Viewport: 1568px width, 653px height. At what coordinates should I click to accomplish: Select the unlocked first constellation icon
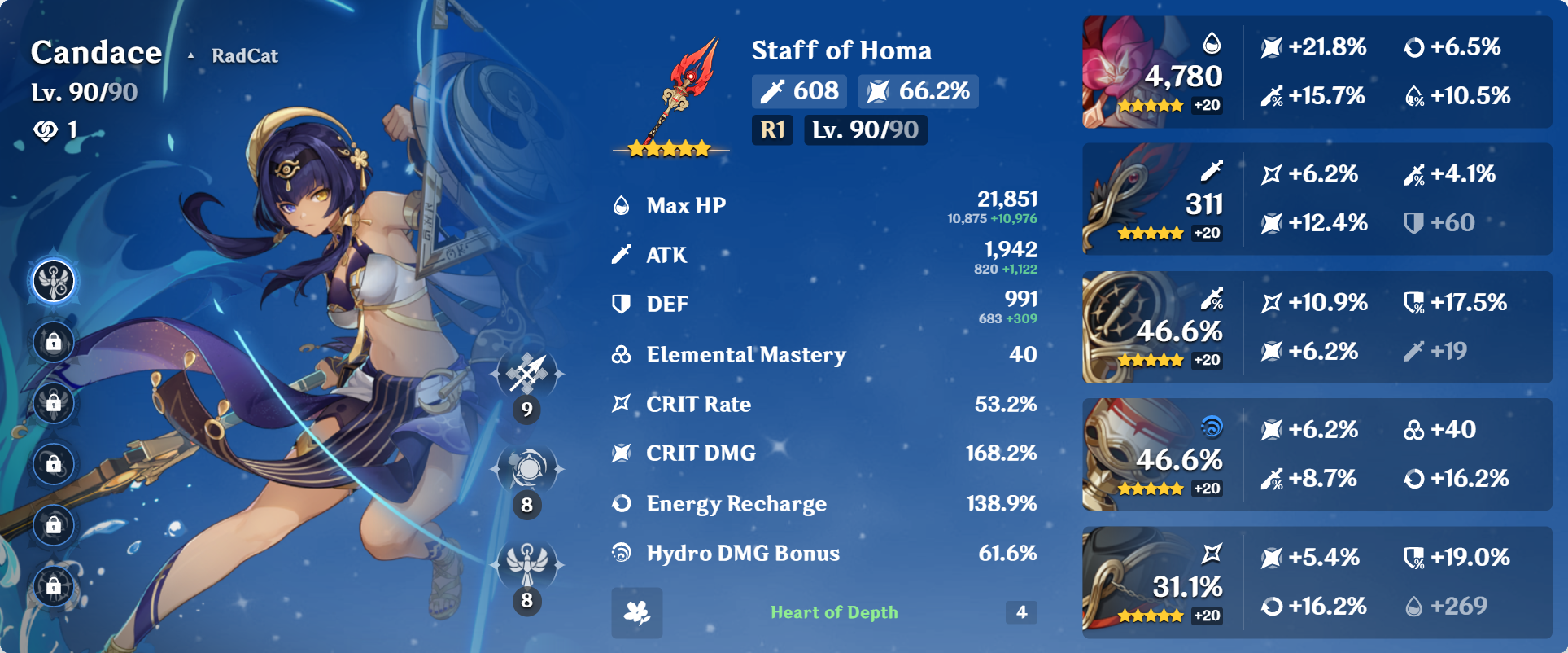coord(52,280)
